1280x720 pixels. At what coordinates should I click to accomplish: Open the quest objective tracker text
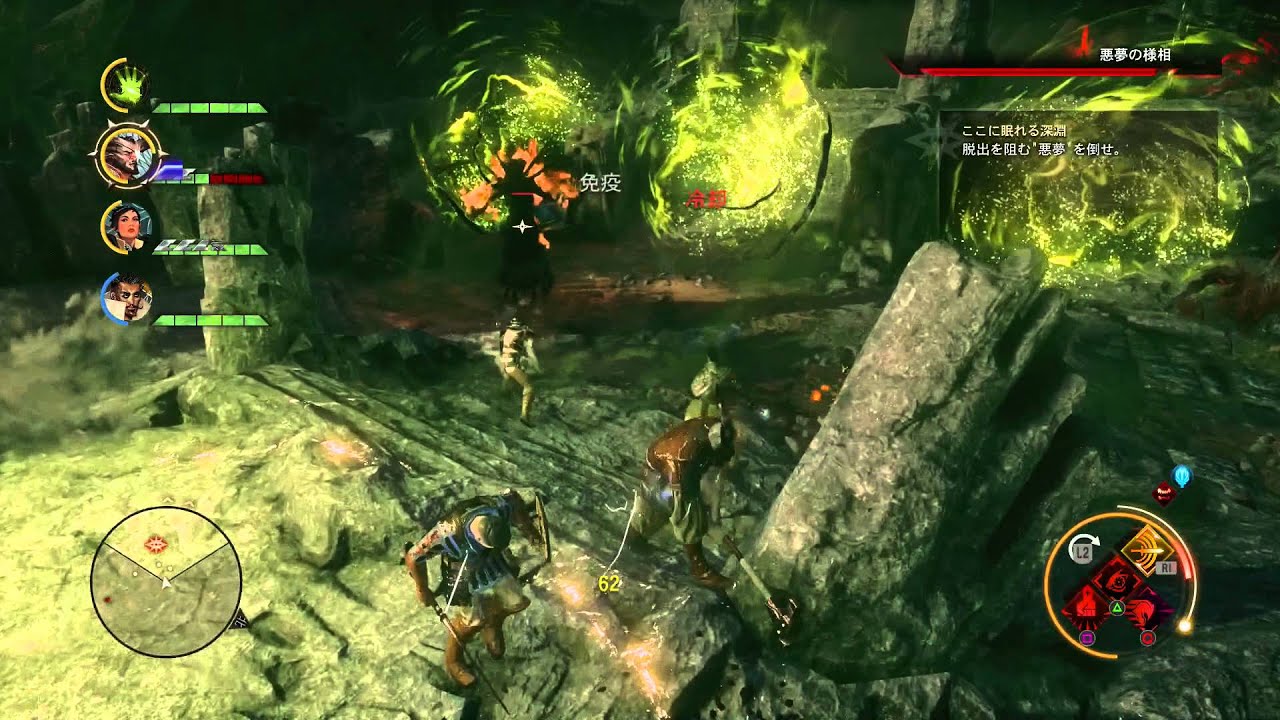(x=1040, y=140)
